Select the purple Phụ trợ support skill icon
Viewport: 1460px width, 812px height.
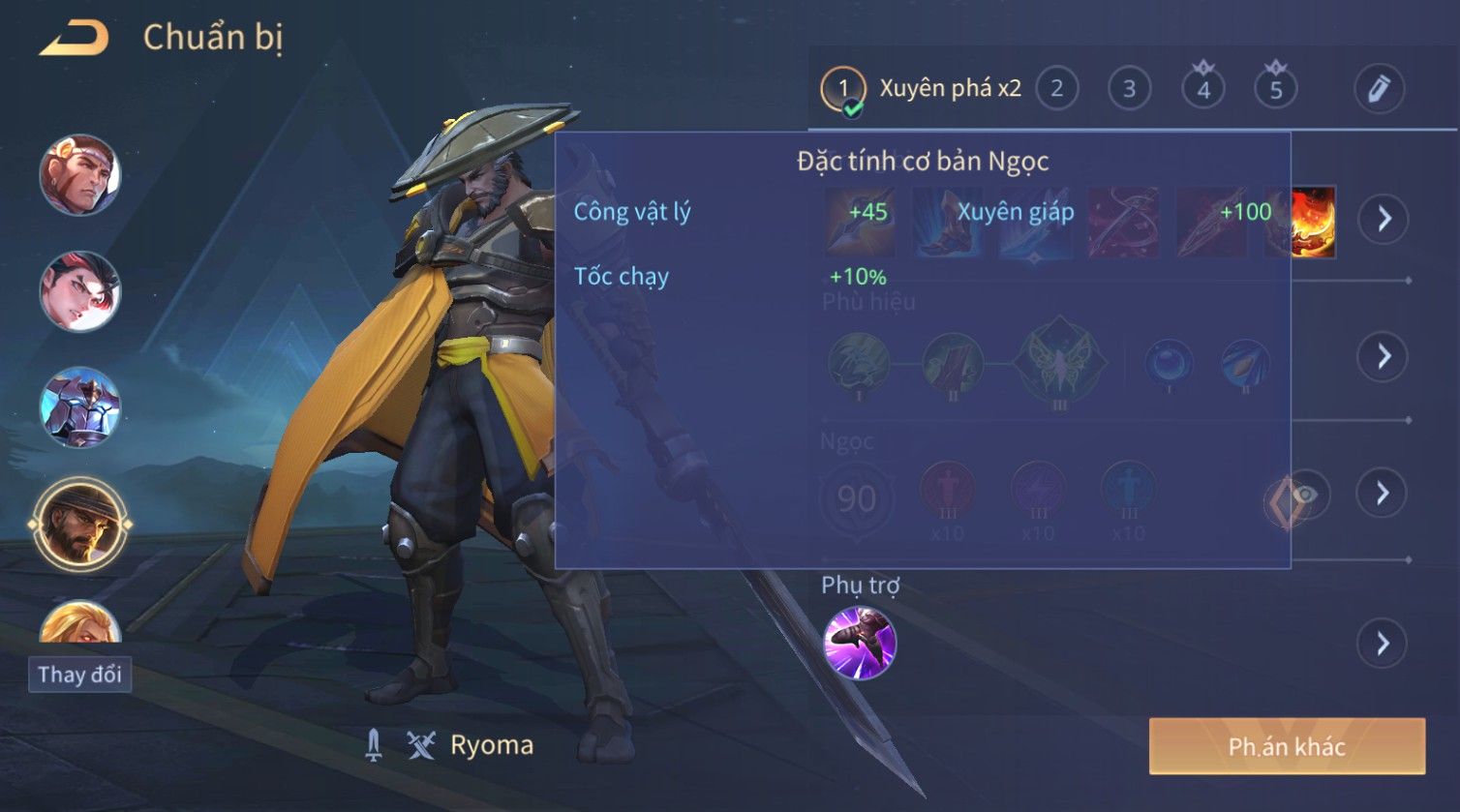pos(859,644)
